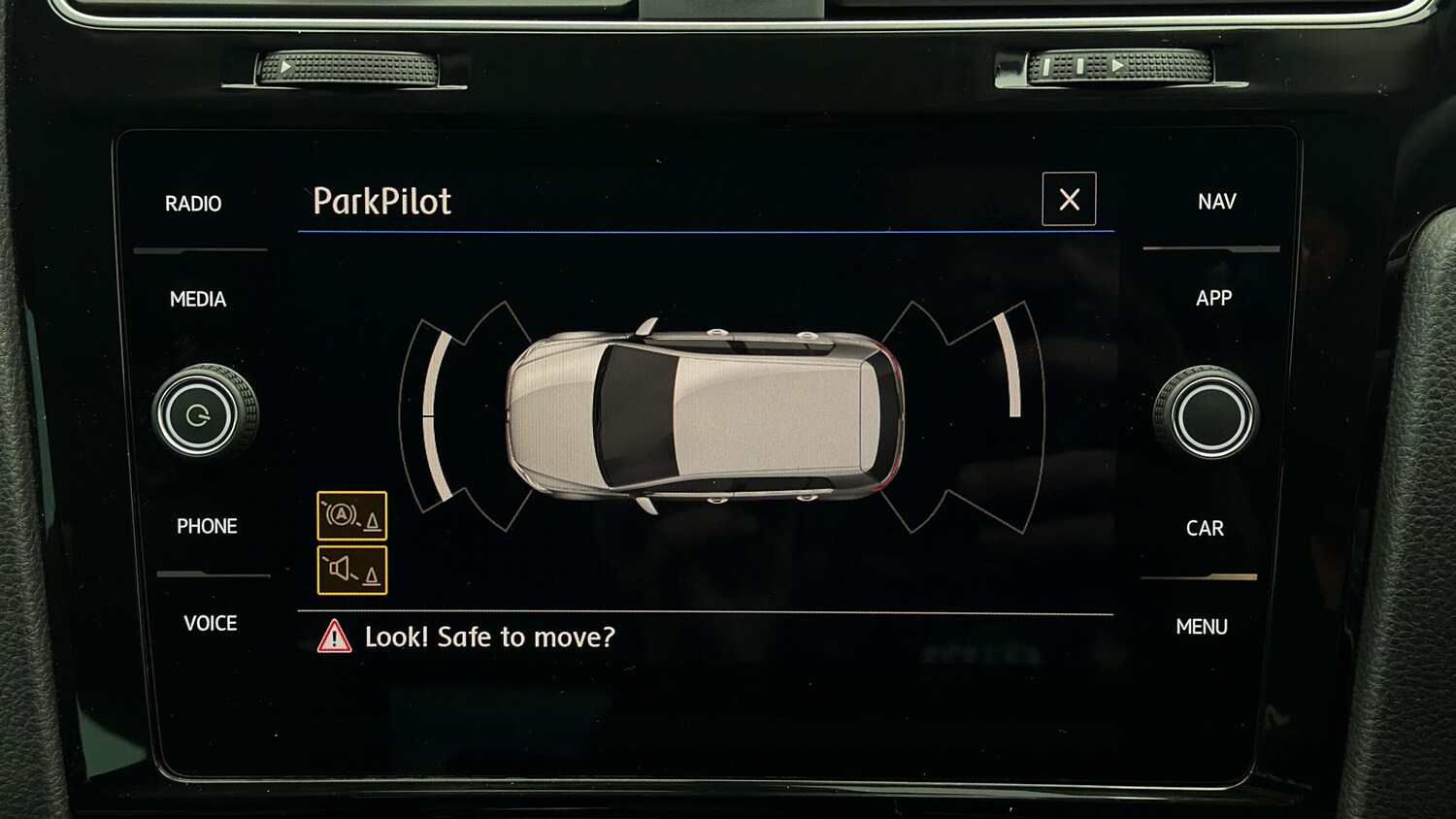Open the CAR settings
Screen dimensions: 1456x819
(x=1207, y=527)
